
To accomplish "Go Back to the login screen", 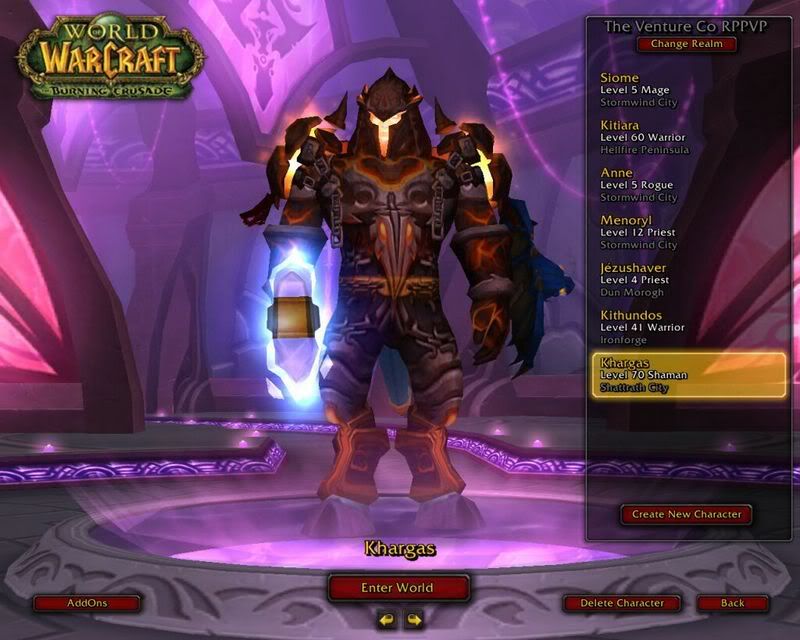I will click(733, 603).
